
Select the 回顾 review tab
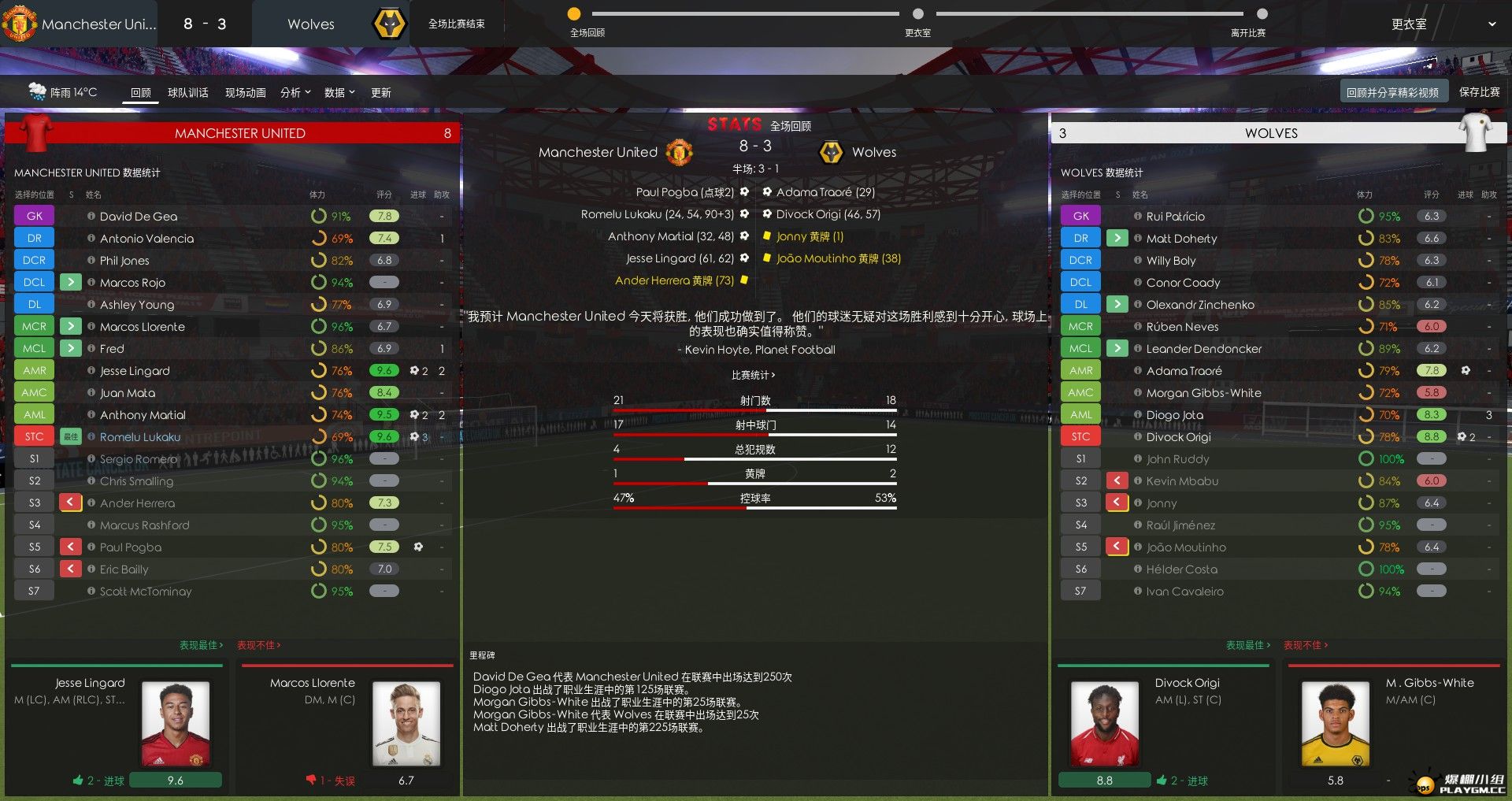tap(141, 93)
